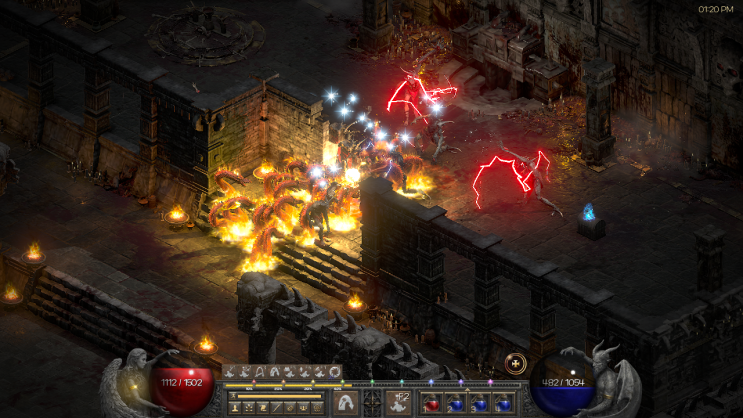Image resolution: width=743 pixels, height=418 pixels.
Task: Click the weapon swap emblem between the skills
Action: point(371,402)
